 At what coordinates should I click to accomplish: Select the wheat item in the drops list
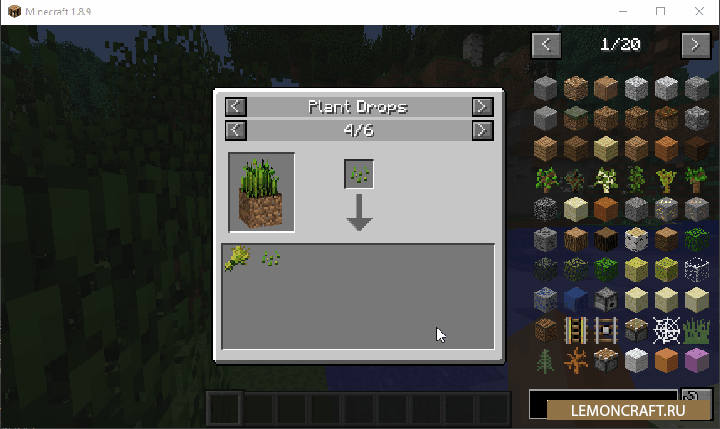point(238,259)
